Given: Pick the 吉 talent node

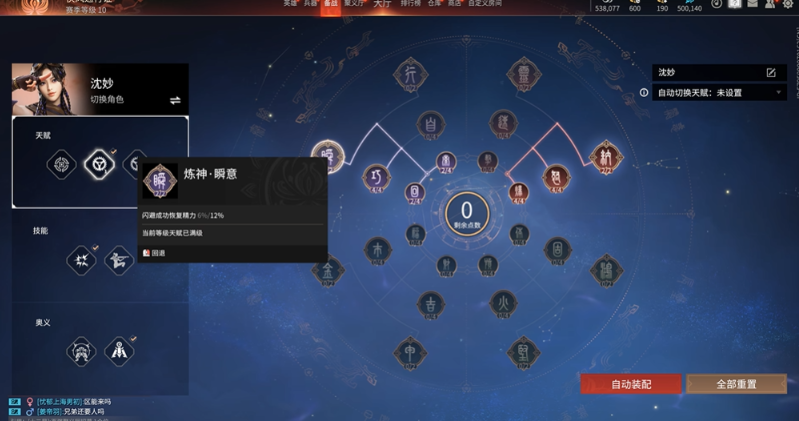Looking at the screenshot, I should (x=431, y=303).
